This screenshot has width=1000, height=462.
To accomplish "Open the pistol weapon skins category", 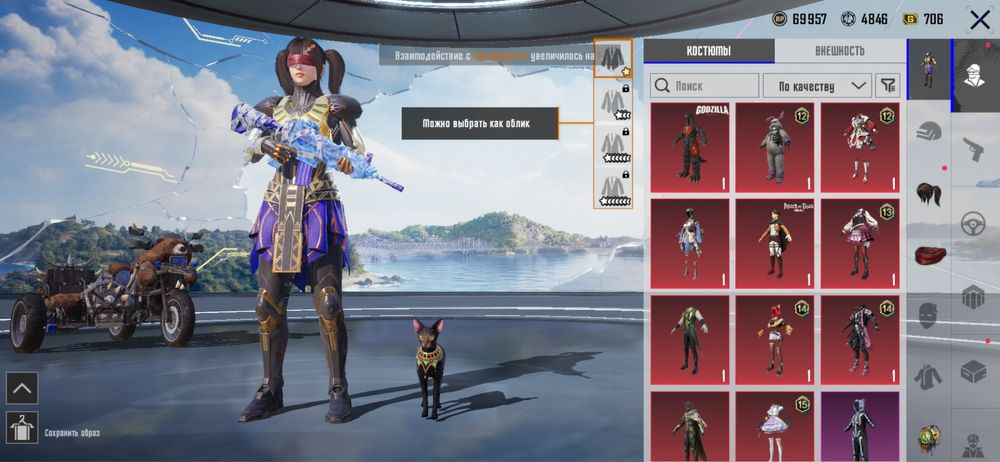I will (973, 149).
